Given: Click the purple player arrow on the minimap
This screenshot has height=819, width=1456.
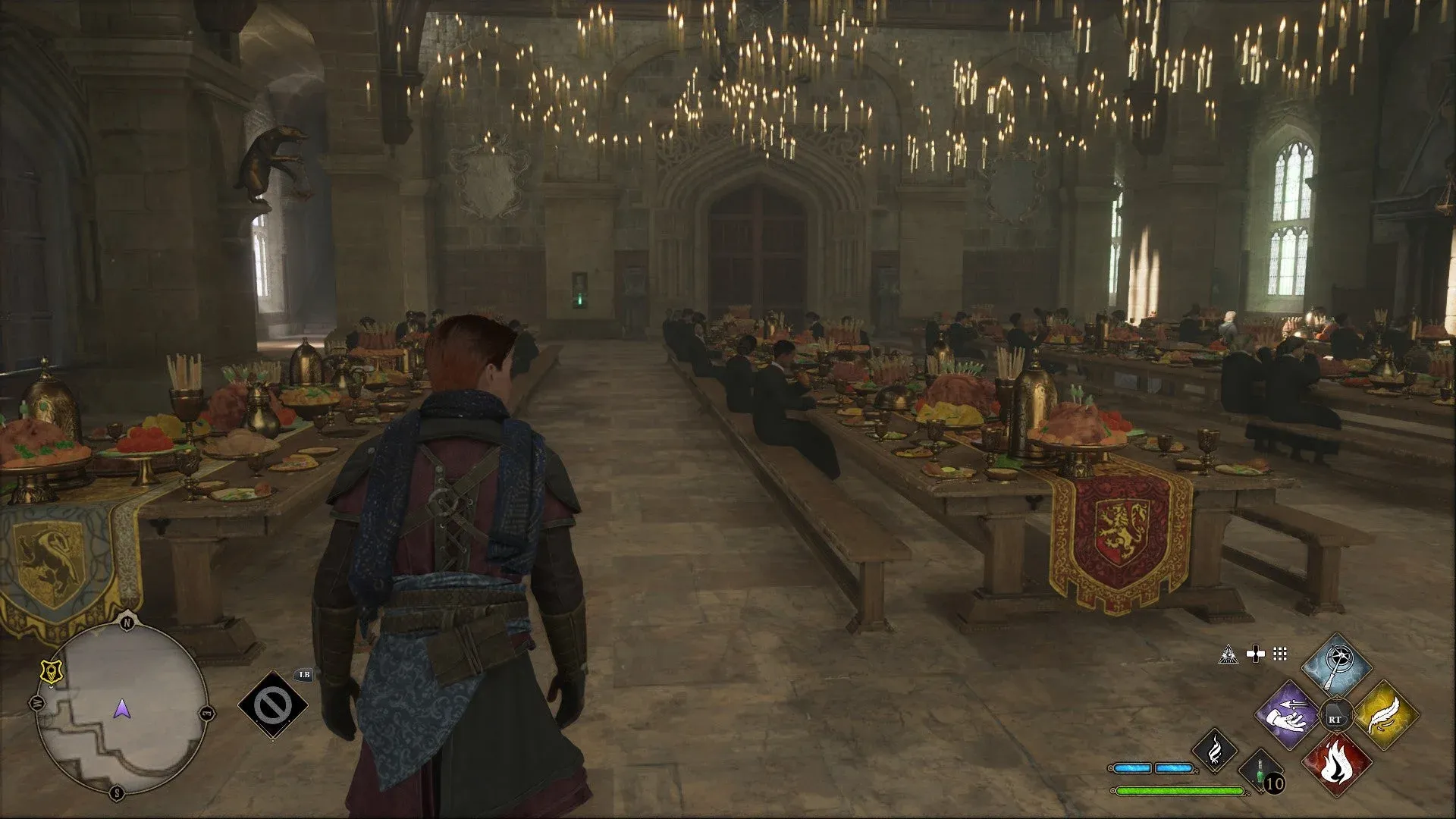Looking at the screenshot, I should coord(122,710).
